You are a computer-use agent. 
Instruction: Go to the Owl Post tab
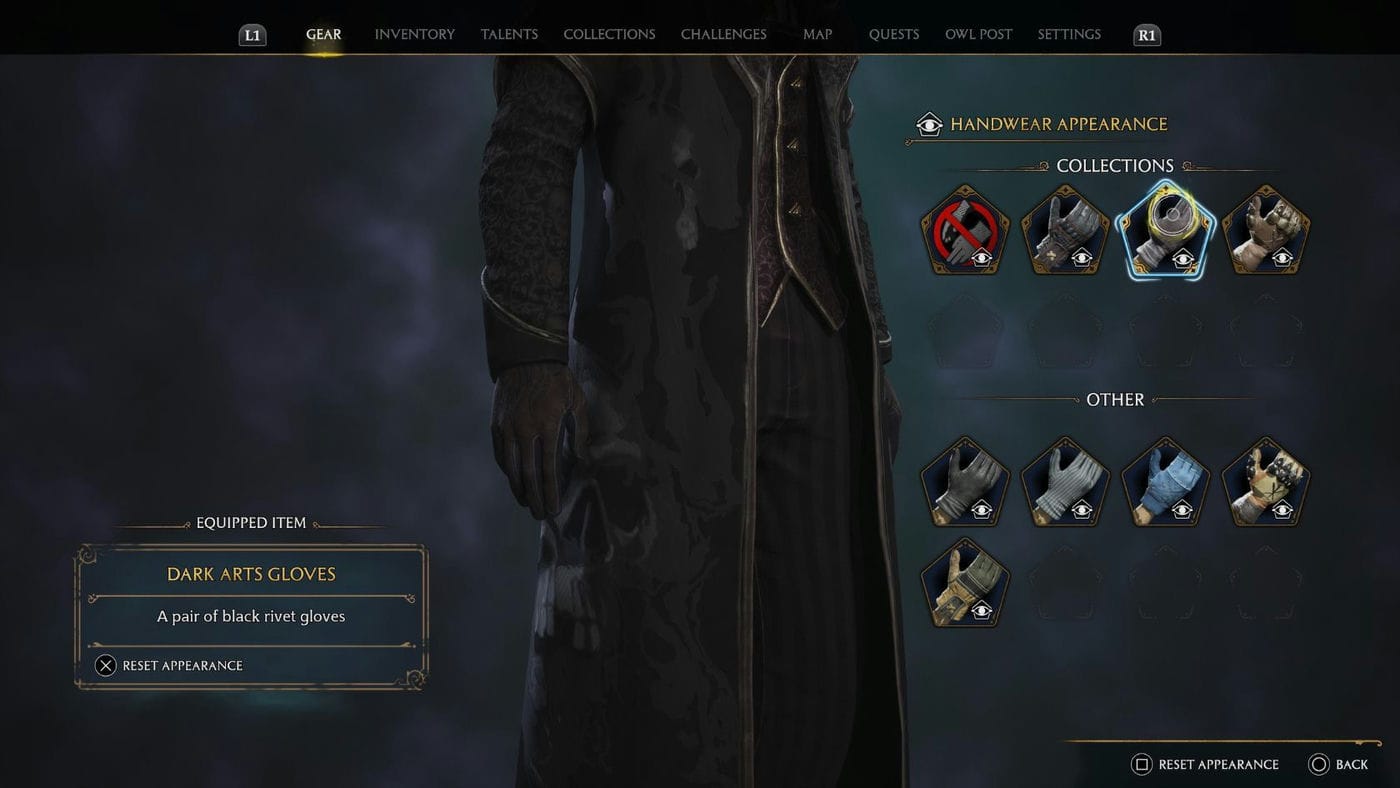[978, 33]
